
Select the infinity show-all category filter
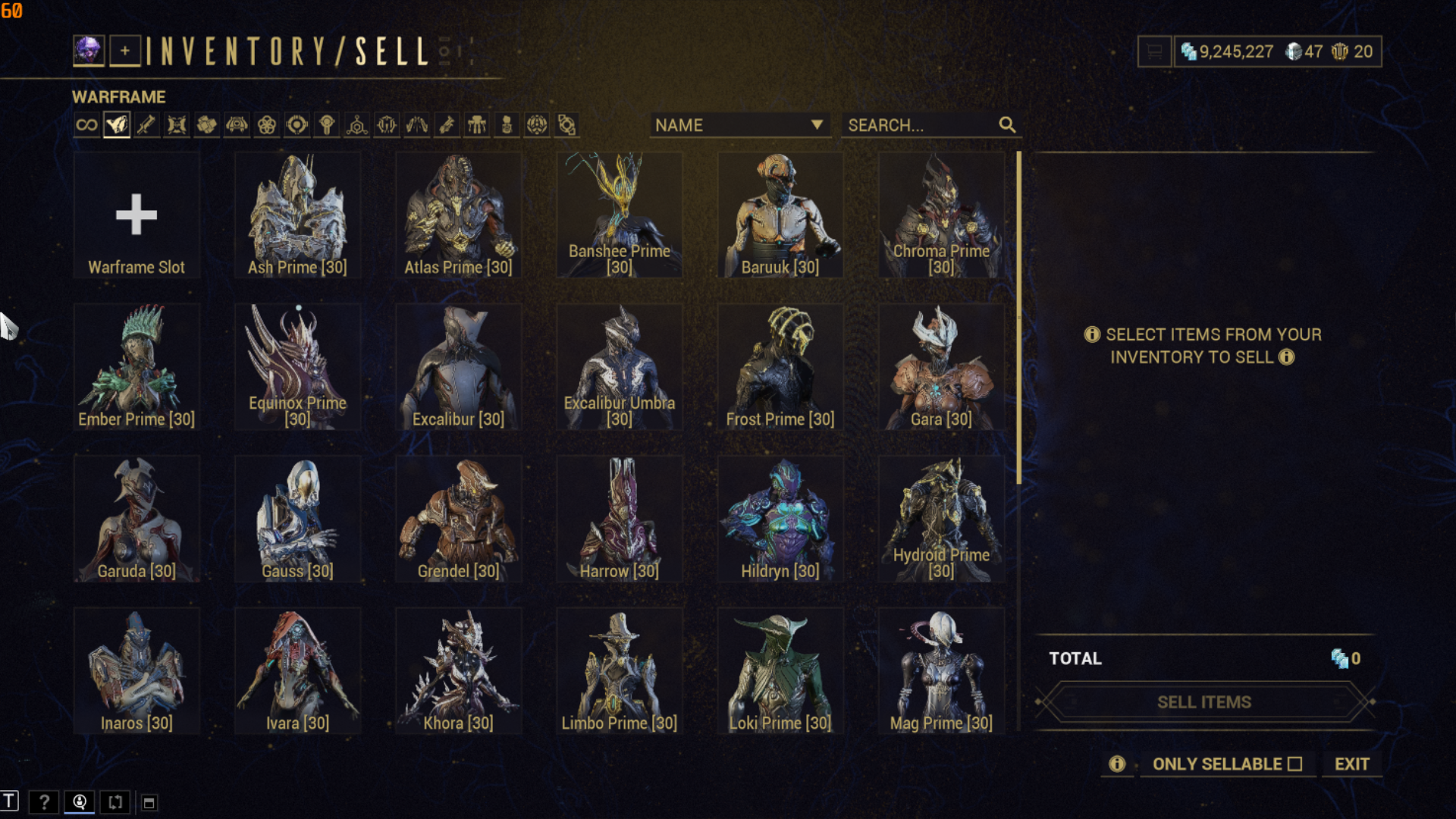86,124
